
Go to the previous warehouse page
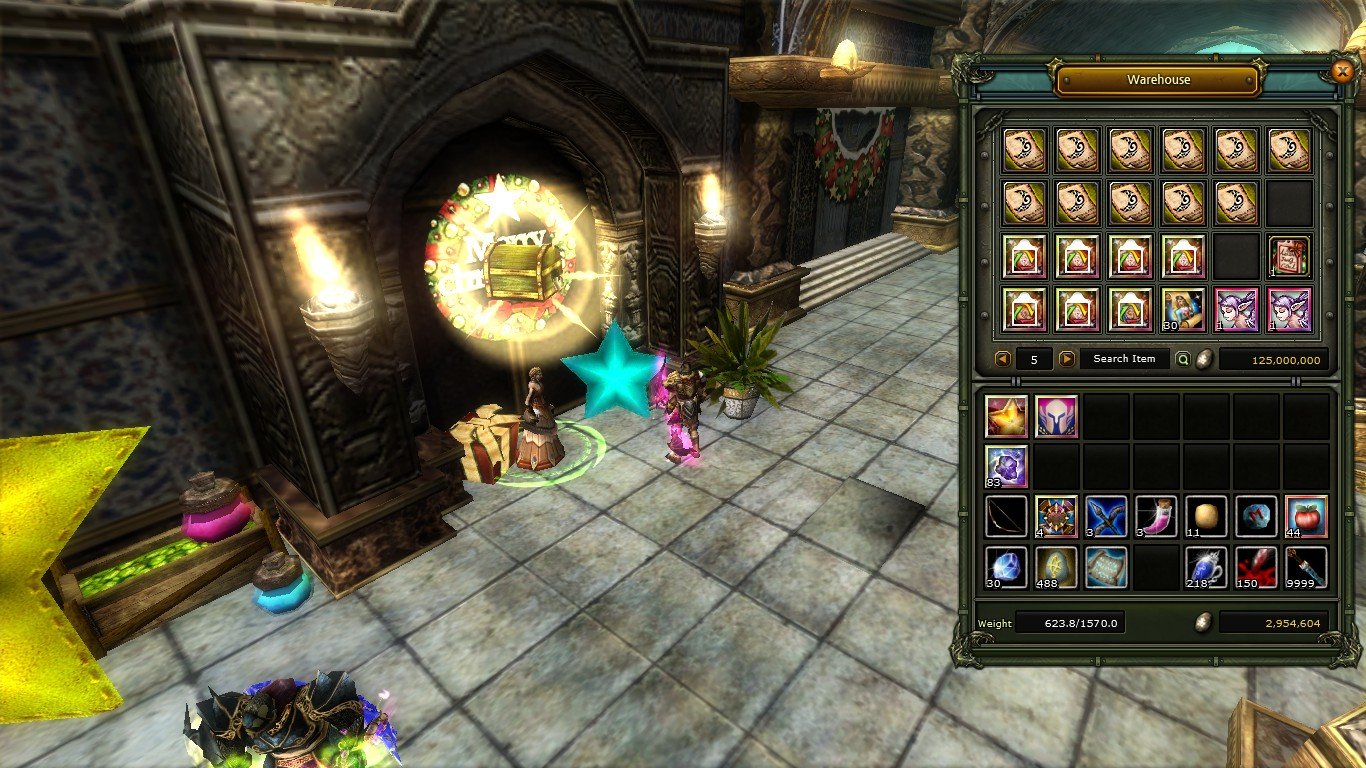point(1002,359)
